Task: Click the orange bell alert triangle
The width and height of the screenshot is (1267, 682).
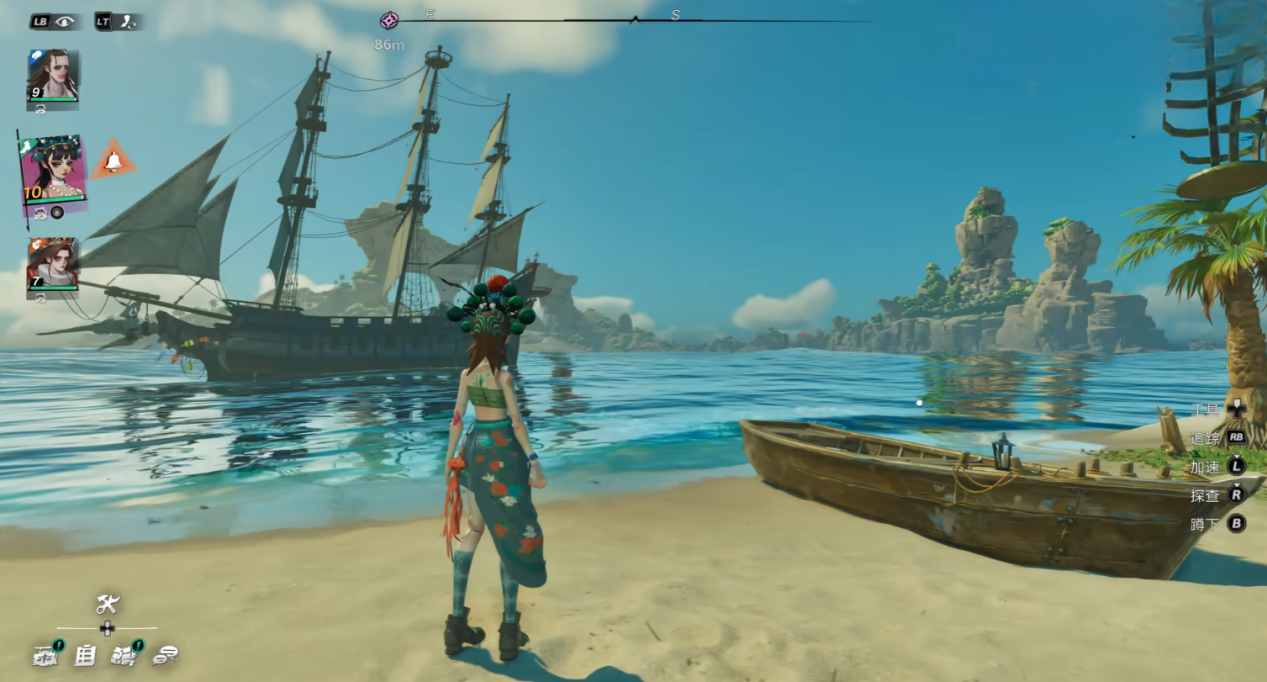Action: point(113,160)
